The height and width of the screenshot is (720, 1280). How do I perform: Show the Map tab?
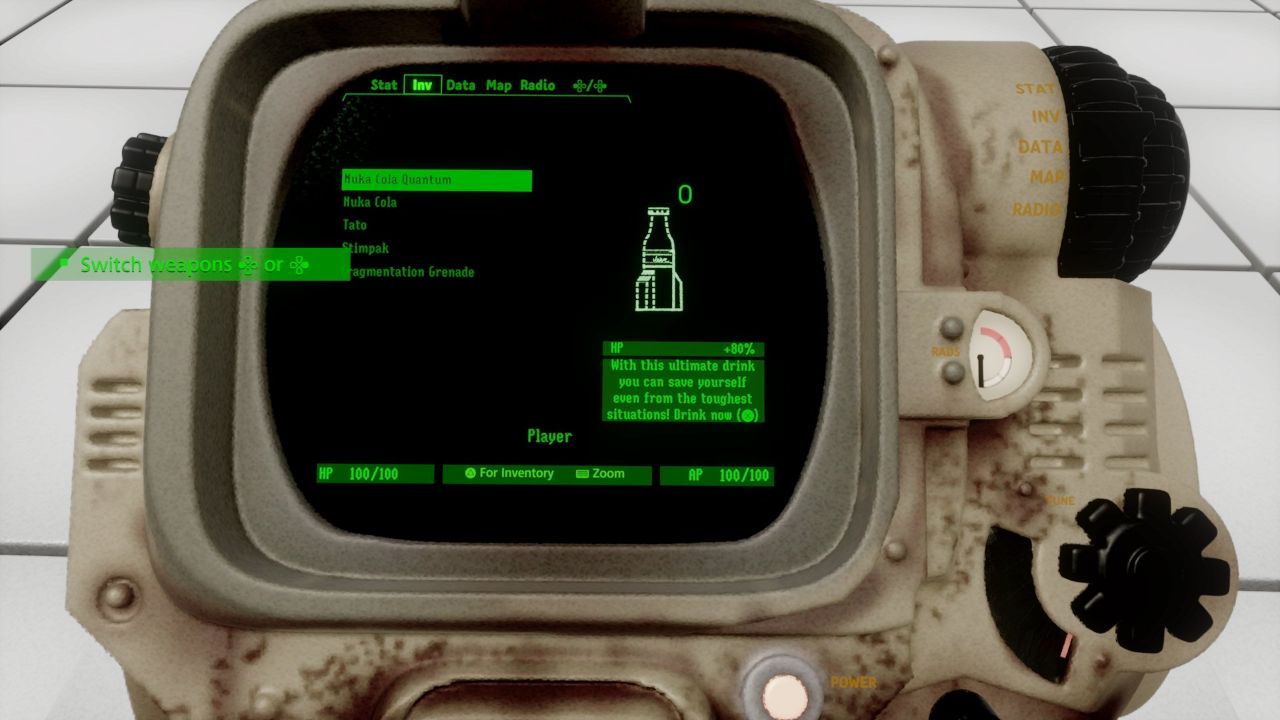pyautogui.click(x=498, y=85)
